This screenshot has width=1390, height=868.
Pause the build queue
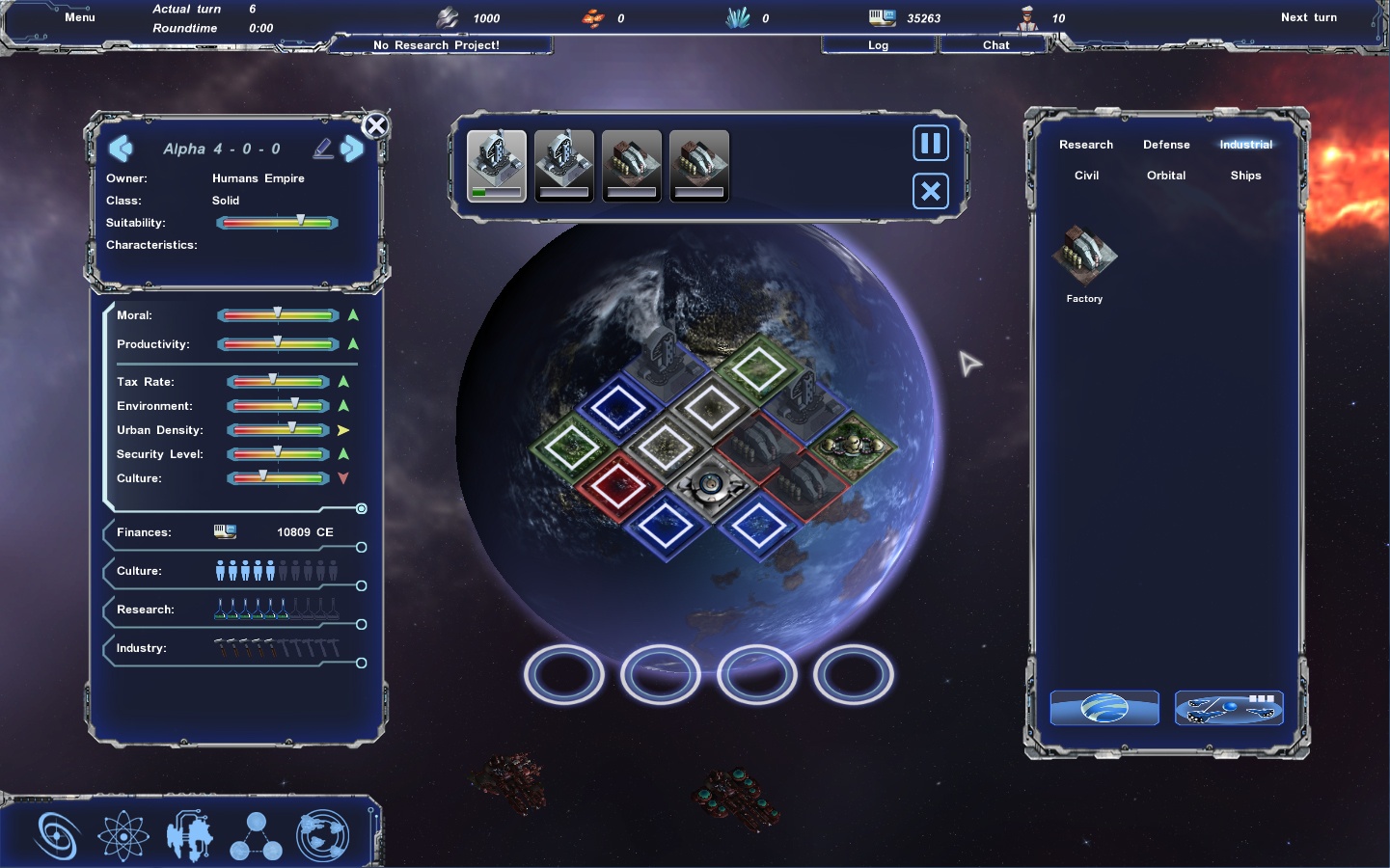pos(931,144)
